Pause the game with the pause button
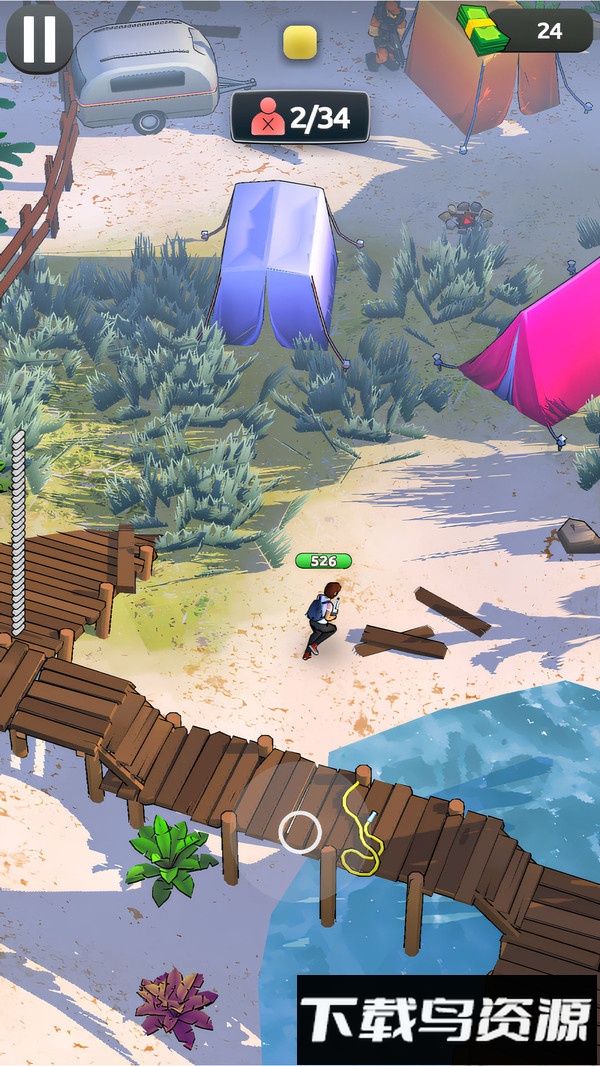The height and width of the screenshot is (1066, 600). pos(39,38)
